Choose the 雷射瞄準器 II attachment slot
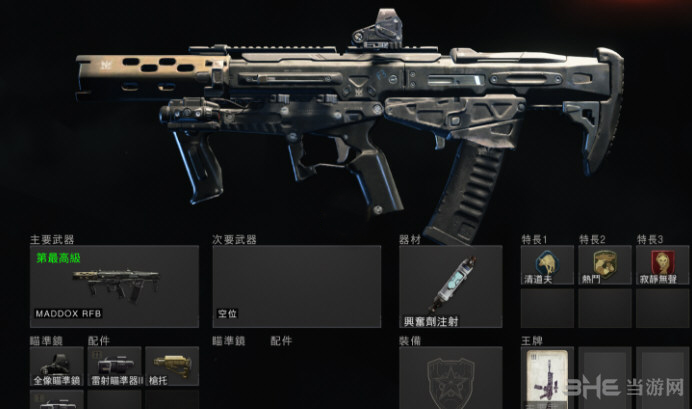The width and height of the screenshot is (692, 409). pyautogui.click(x=114, y=367)
